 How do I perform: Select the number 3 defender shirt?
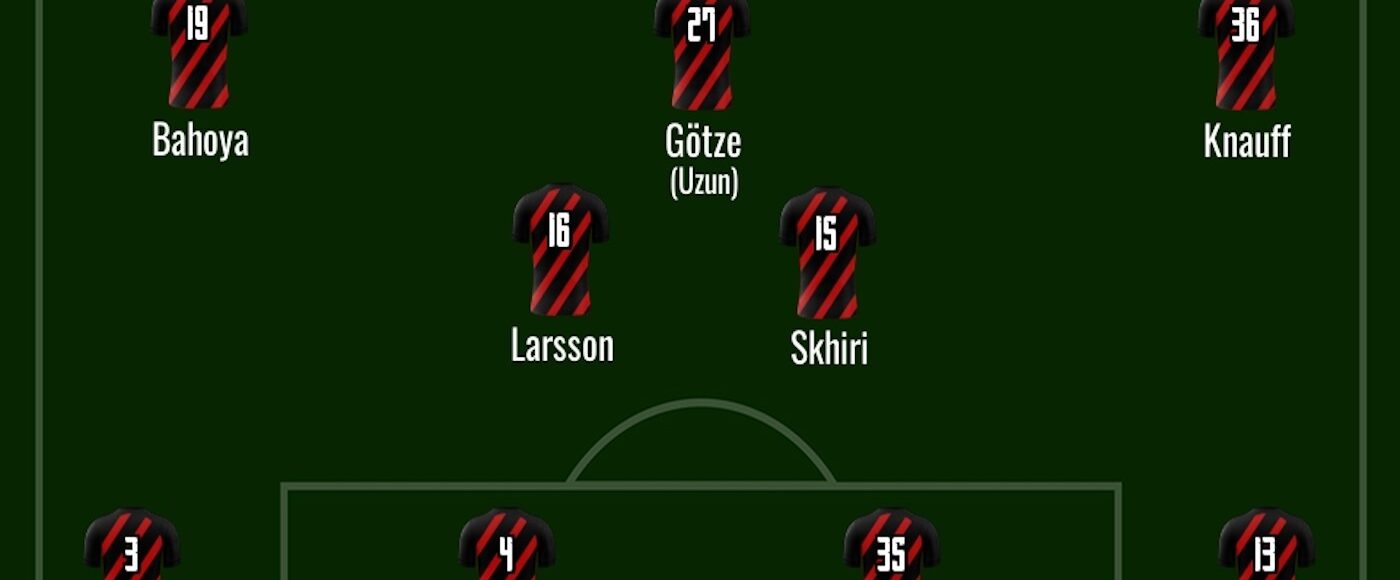coord(132,547)
